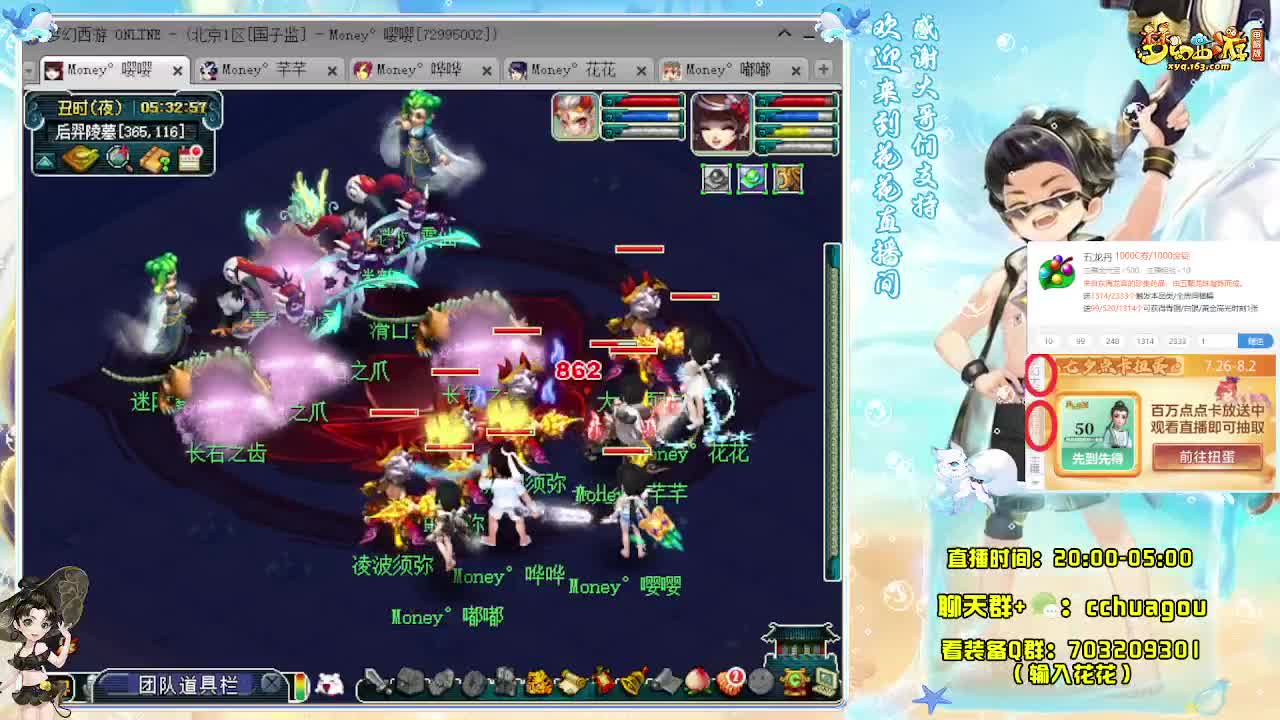Collapse the minimap panel with its arrow

click(x=44, y=160)
